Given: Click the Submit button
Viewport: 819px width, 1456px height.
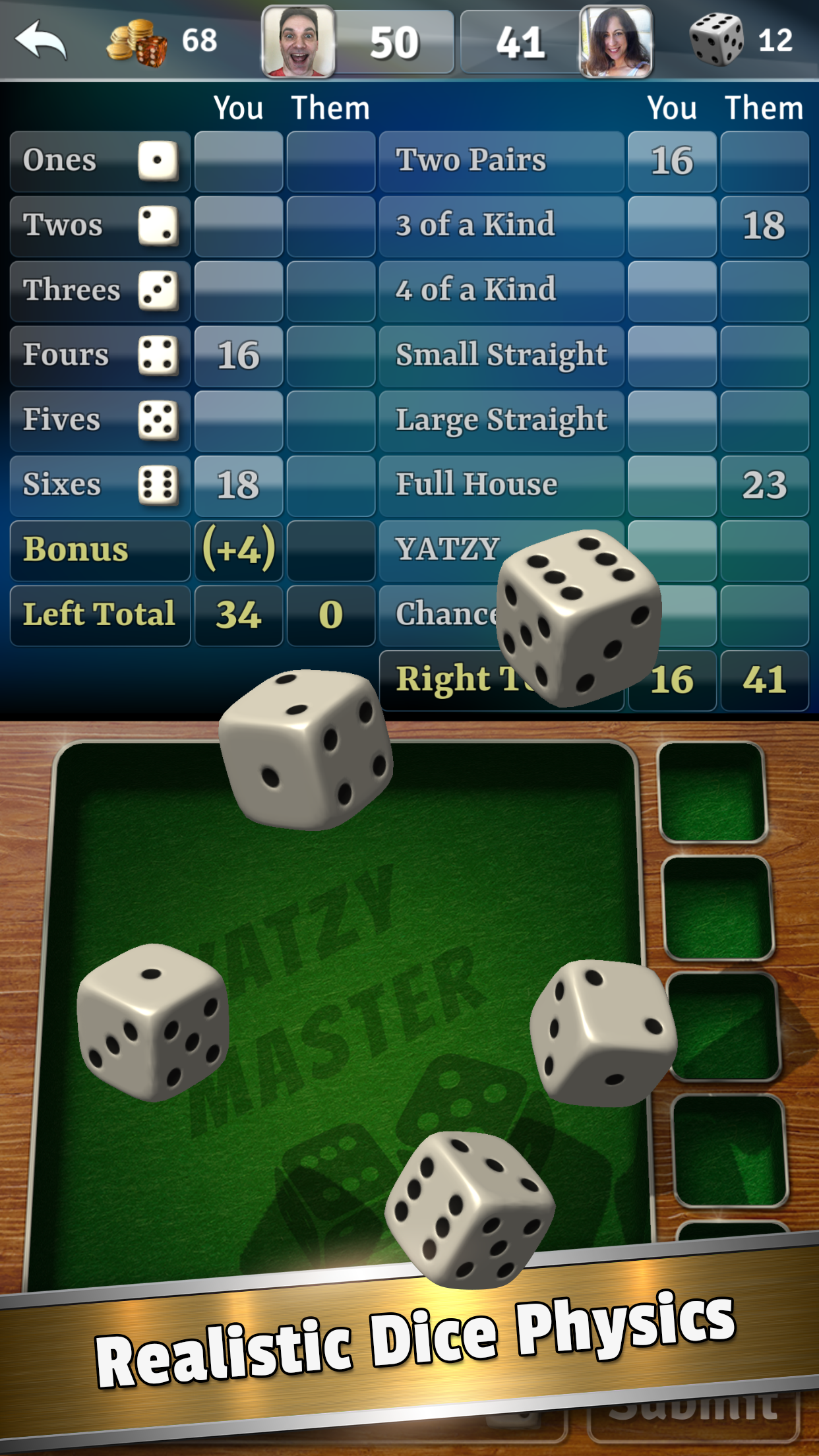Looking at the screenshot, I should [x=692, y=1411].
